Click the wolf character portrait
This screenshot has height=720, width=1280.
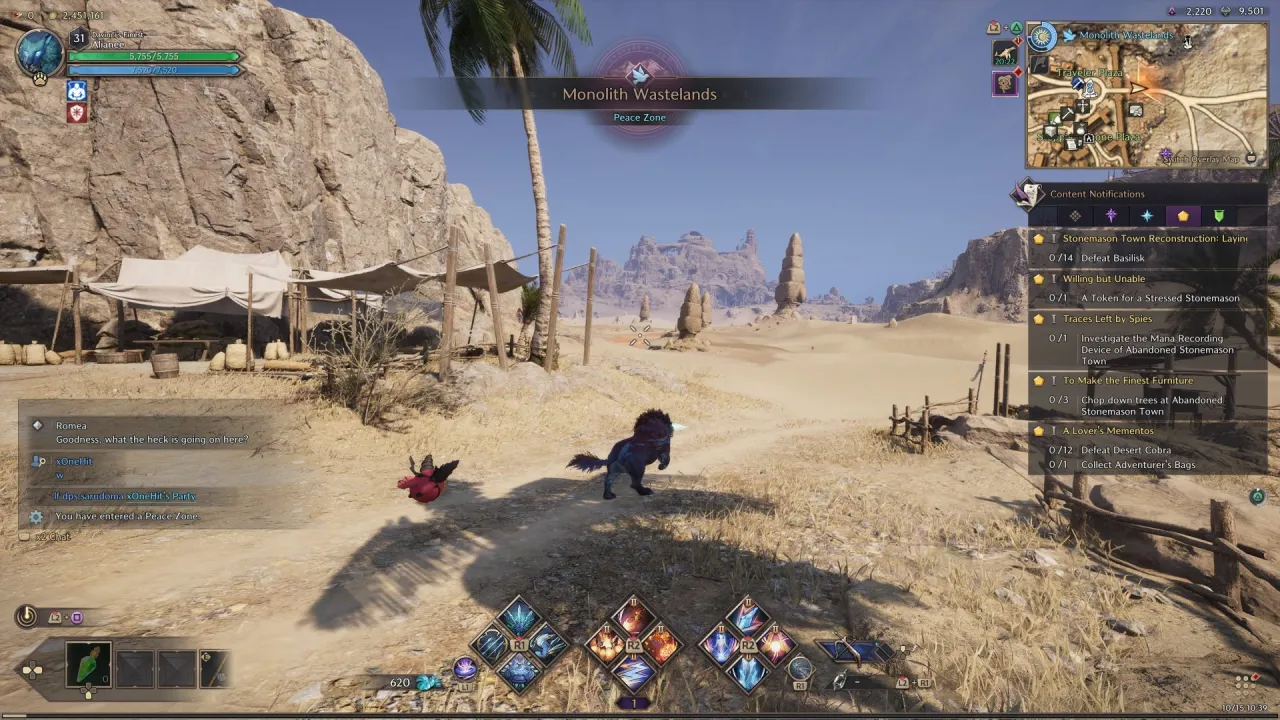coord(40,52)
